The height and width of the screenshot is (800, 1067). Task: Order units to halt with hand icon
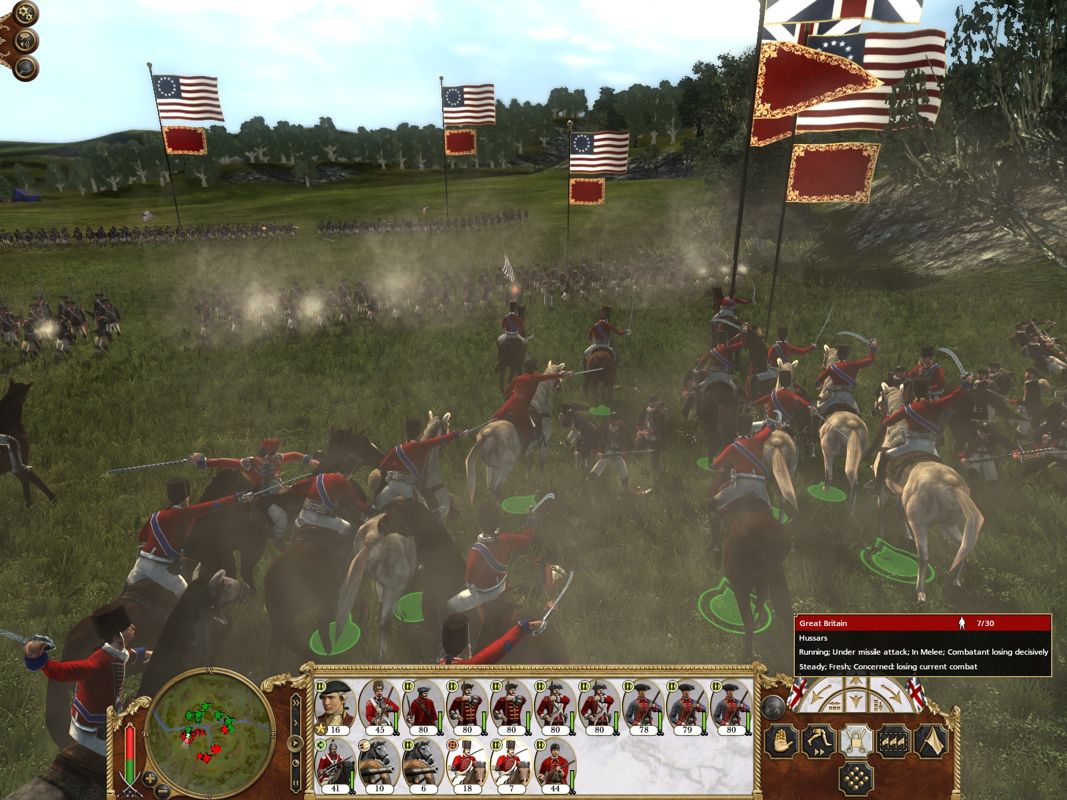tap(782, 741)
